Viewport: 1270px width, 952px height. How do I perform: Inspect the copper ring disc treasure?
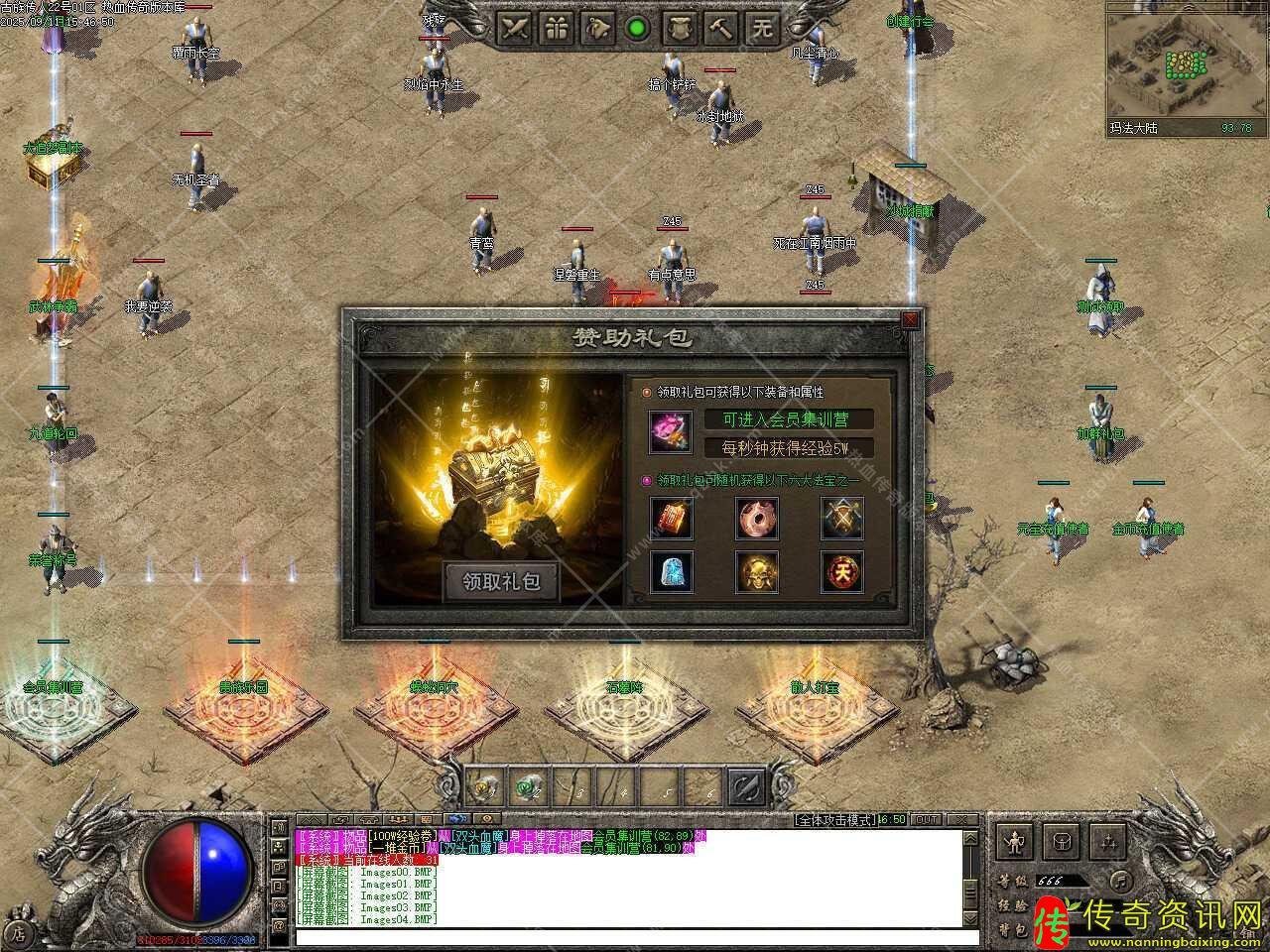pos(756,518)
